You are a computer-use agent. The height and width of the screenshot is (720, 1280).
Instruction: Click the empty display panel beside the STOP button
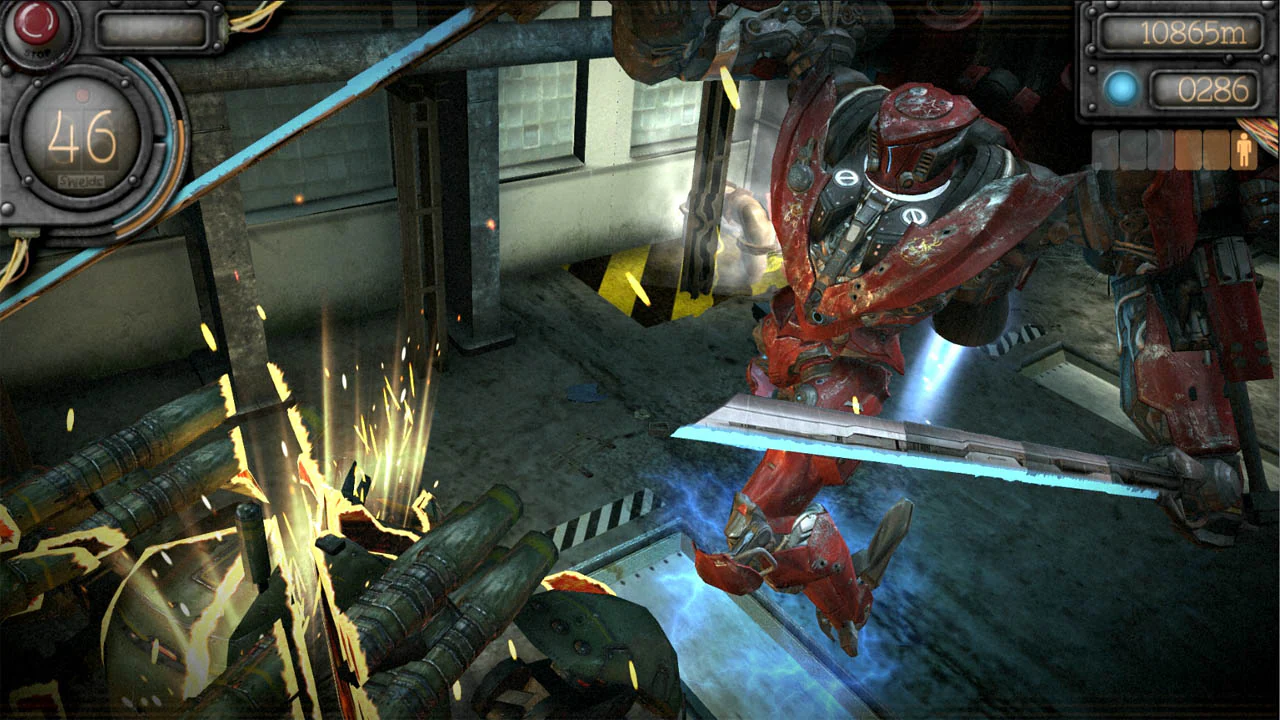tap(153, 30)
